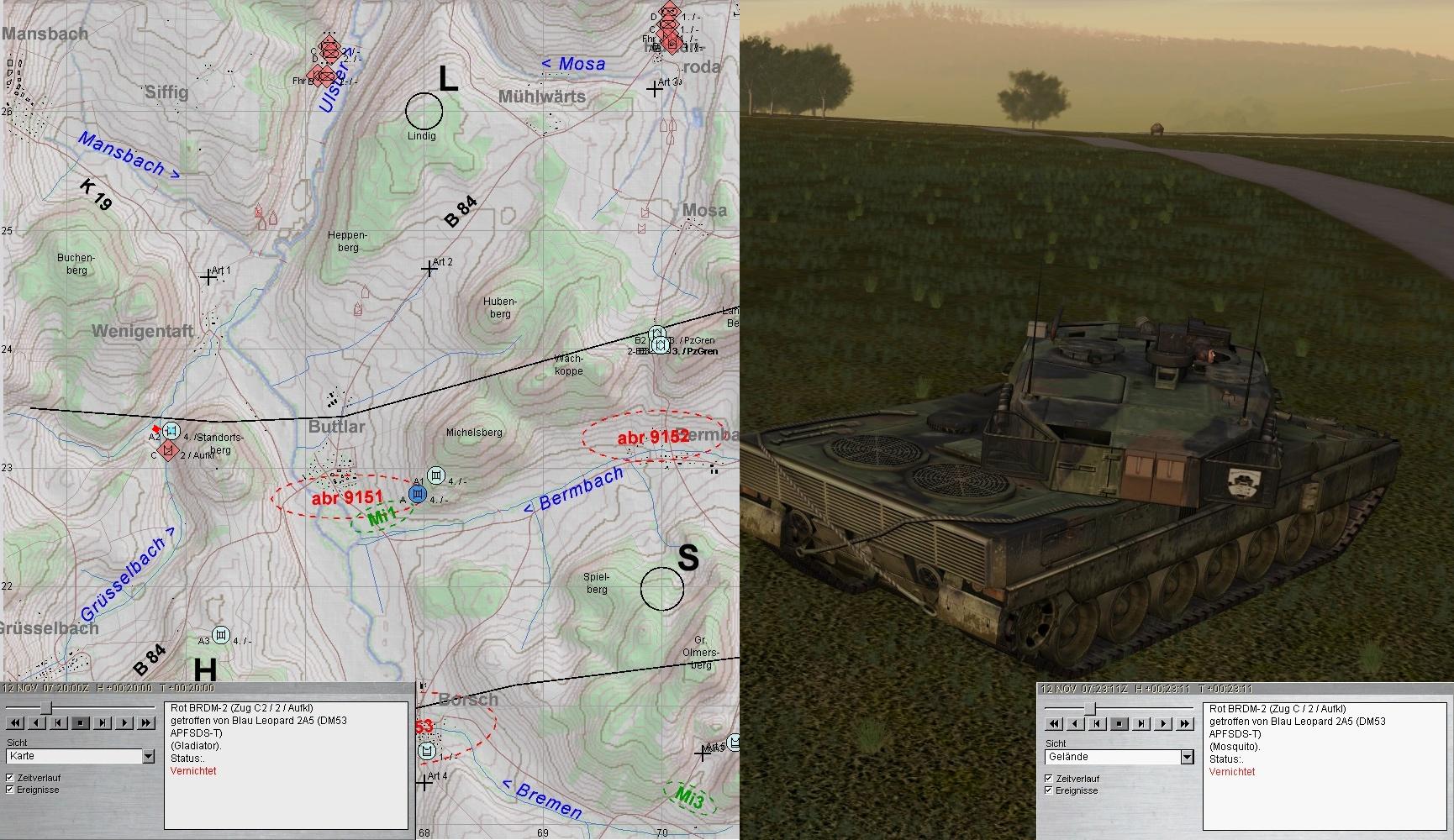Select the blue A1 unit marker near Buttlar
1454x840 pixels.
pyautogui.click(x=417, y=494)
